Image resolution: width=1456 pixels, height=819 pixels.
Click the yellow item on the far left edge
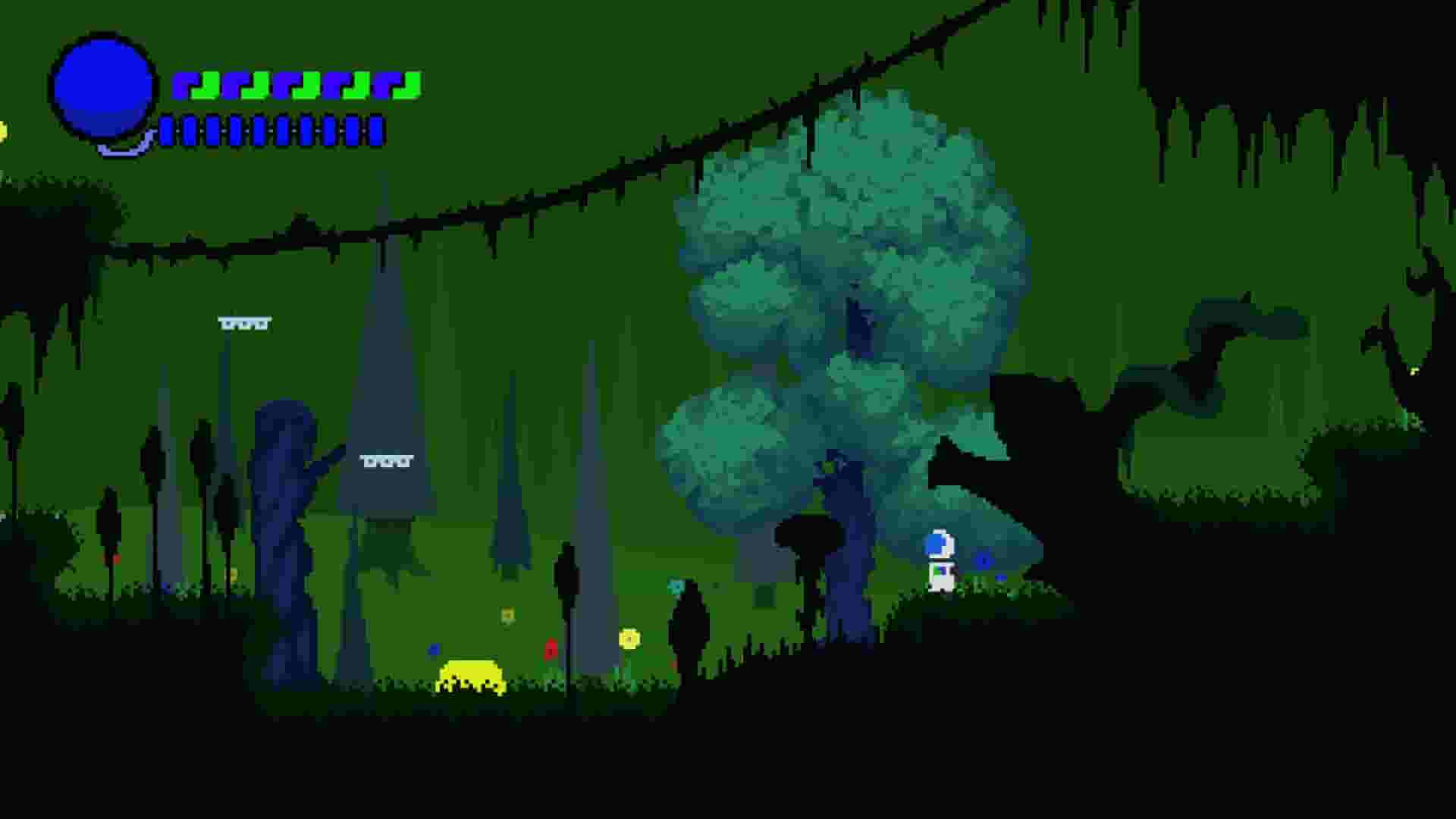tap(4, 133)
